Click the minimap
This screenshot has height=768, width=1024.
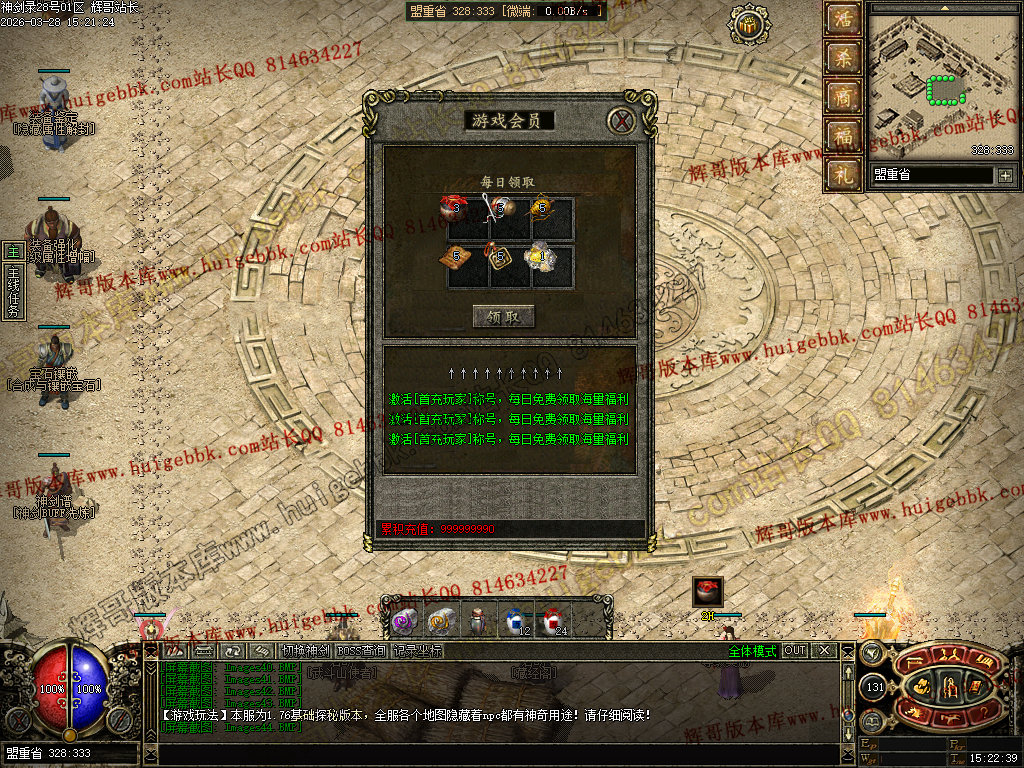coord(941,85)
